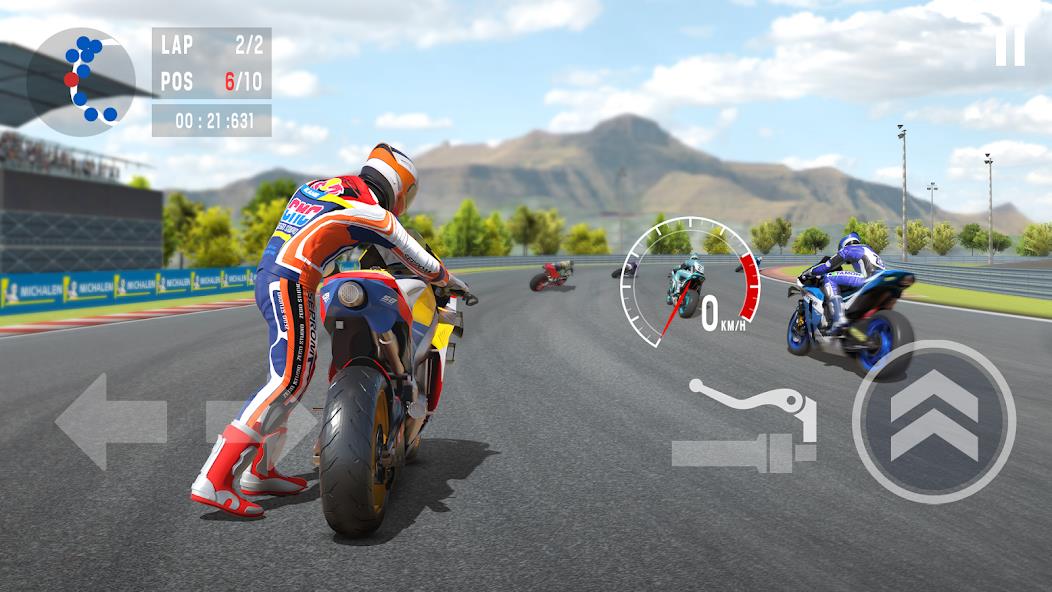Hit the double-chevron accelerate button
Screen dimensions: 1052x592
934,421
